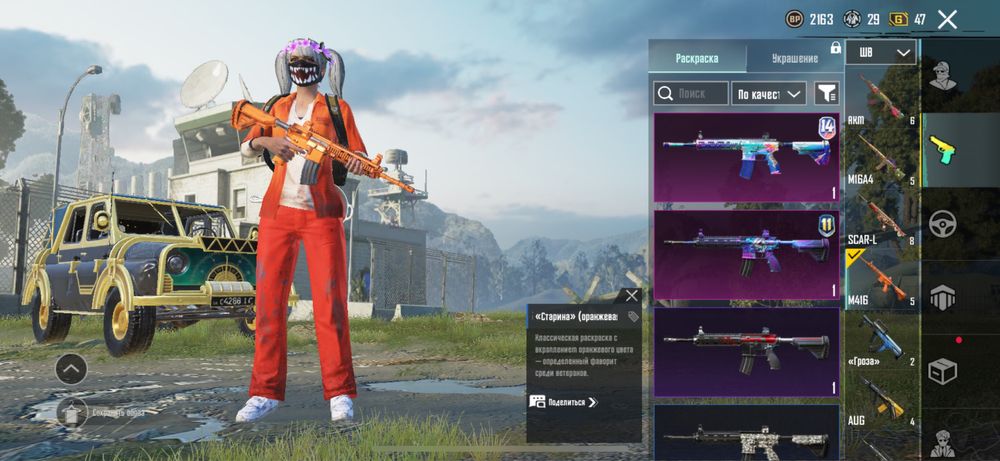The height and width of the screenshot is (461, 1000).
Task: Choose the M16A4 weapon entry
Action: pos(881,158)
